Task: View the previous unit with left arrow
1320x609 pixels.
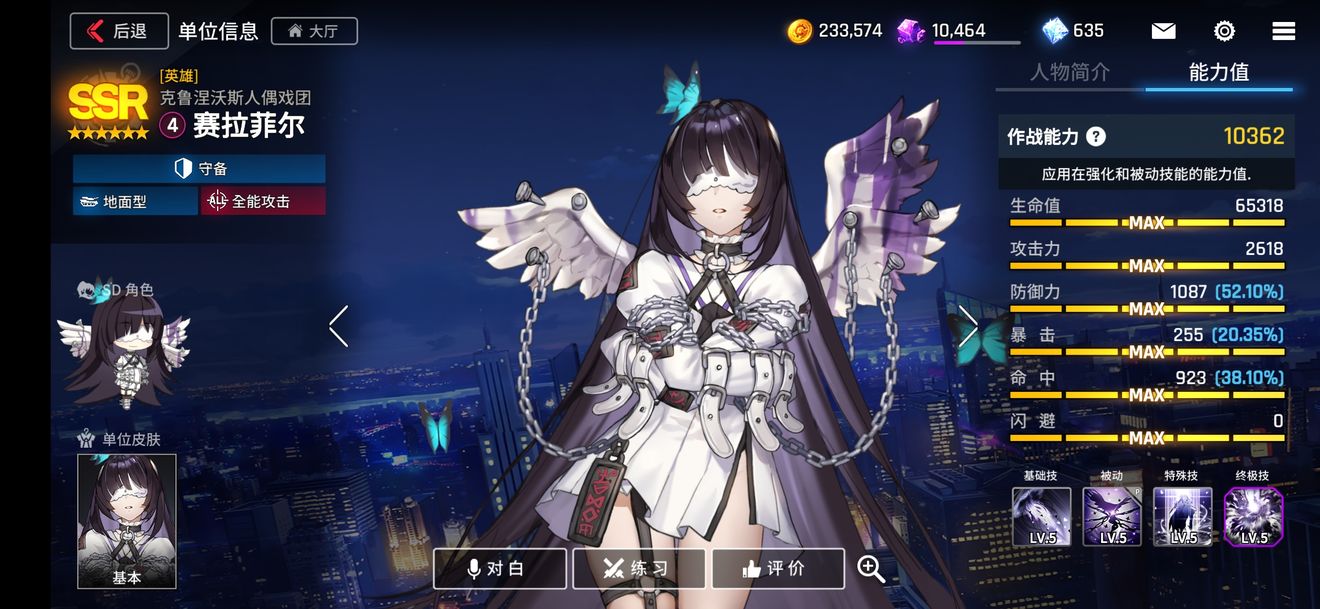Action: [339, 326]
